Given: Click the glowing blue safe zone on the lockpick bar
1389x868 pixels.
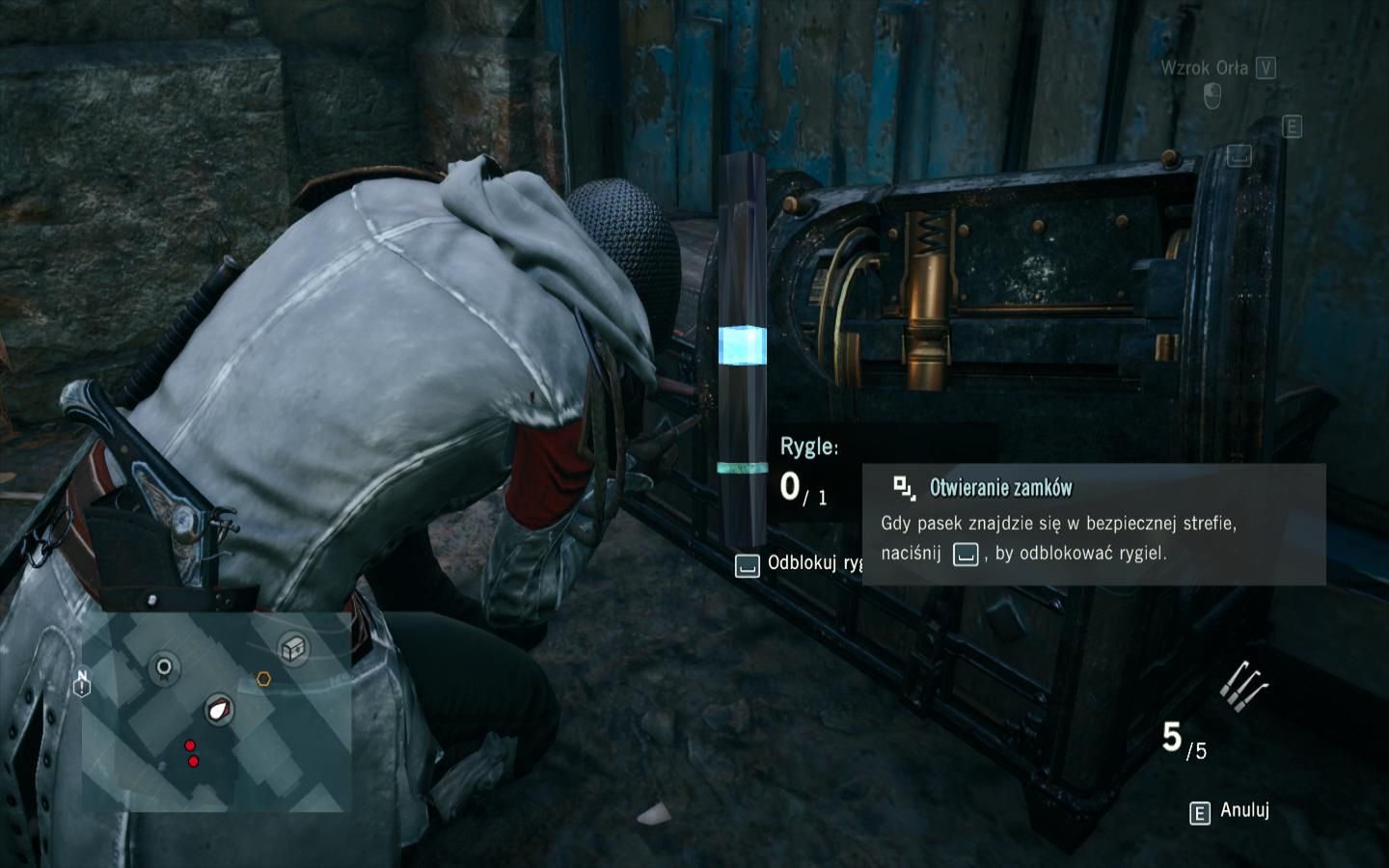Looking at the screenshot, I should pyautogui.click(x=742, y=345).
